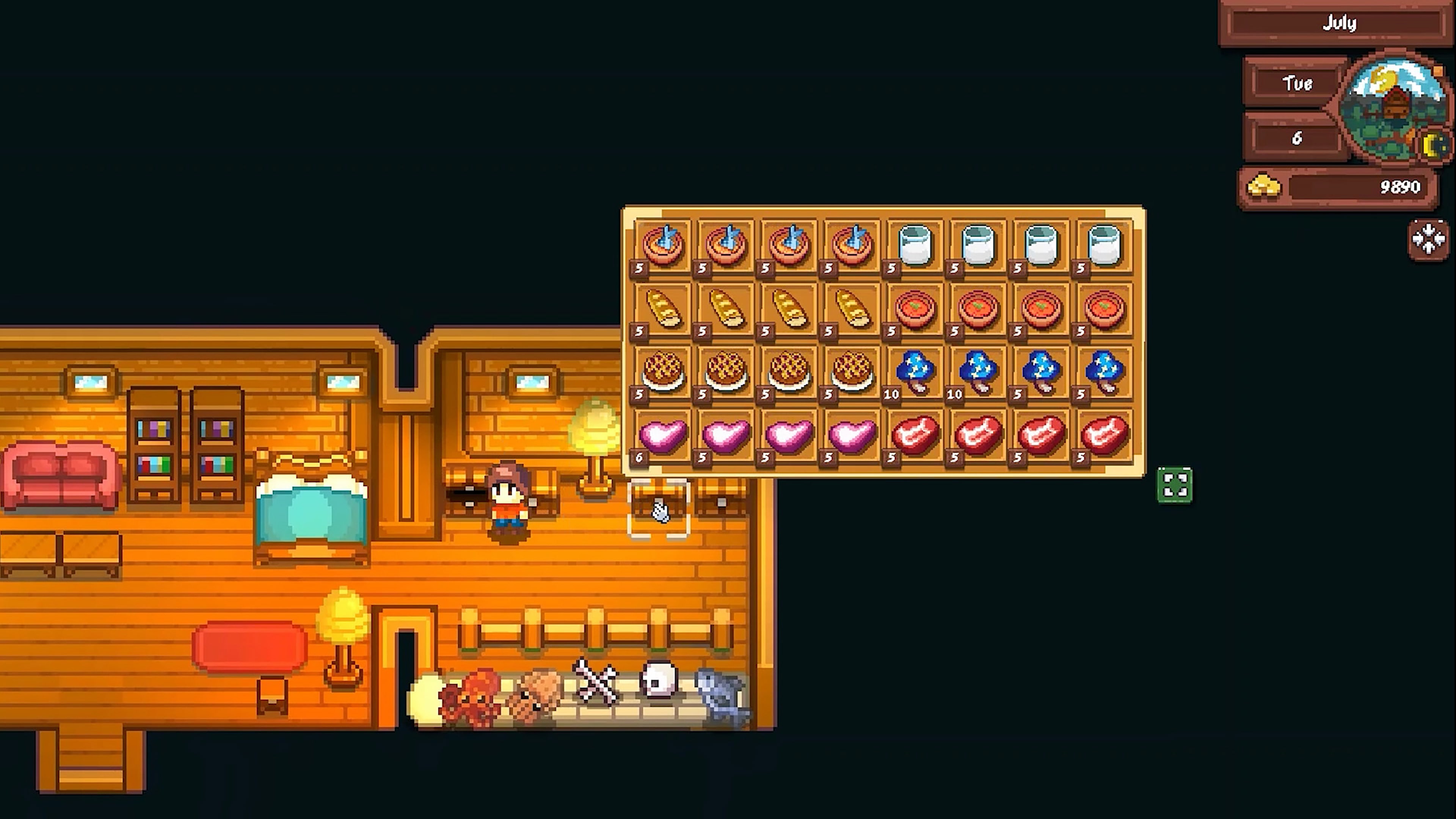Click the July month banner
1456x819 pixels.
[1340, 23]
